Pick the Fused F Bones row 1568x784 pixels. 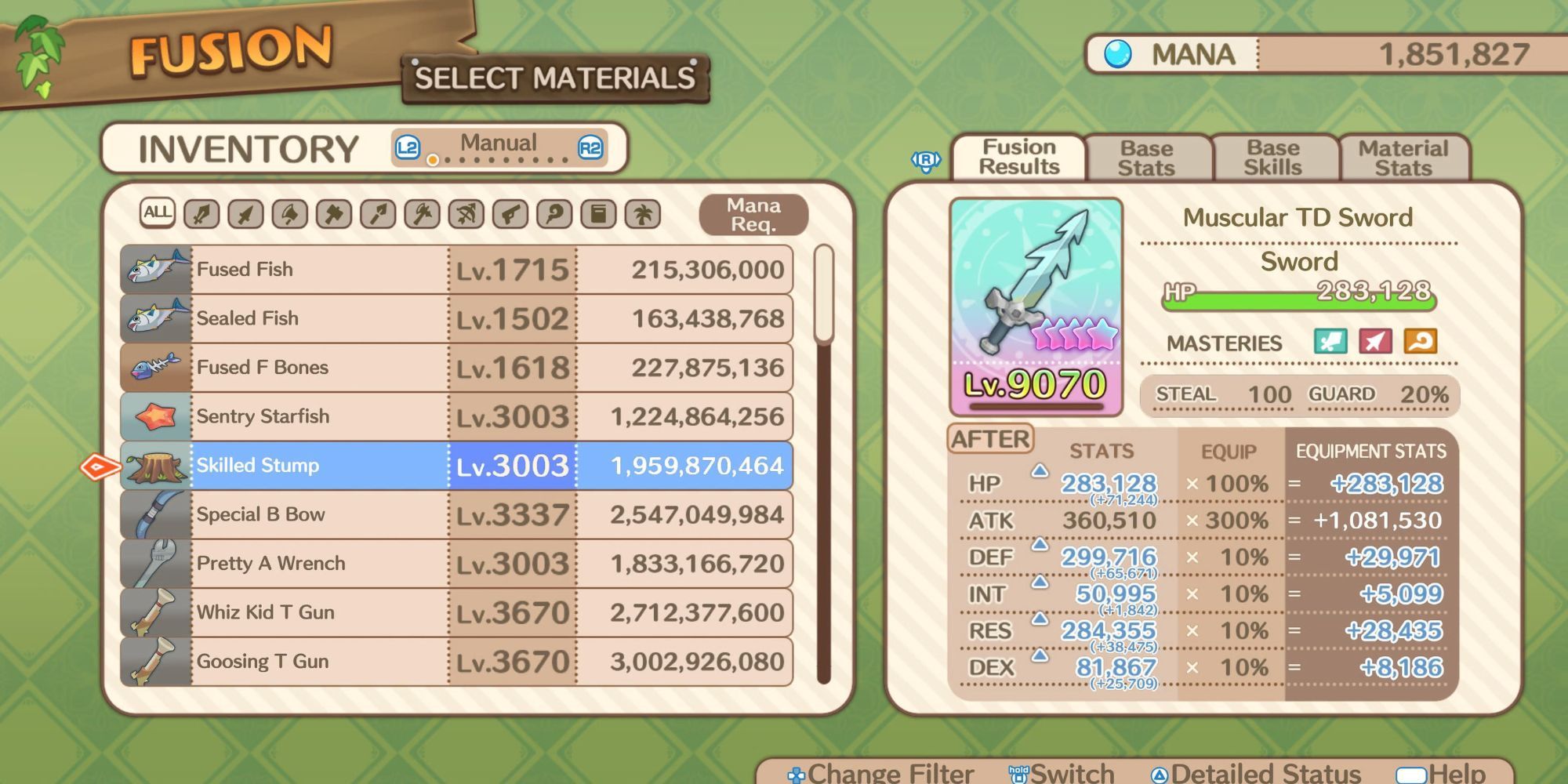(456, 368)
